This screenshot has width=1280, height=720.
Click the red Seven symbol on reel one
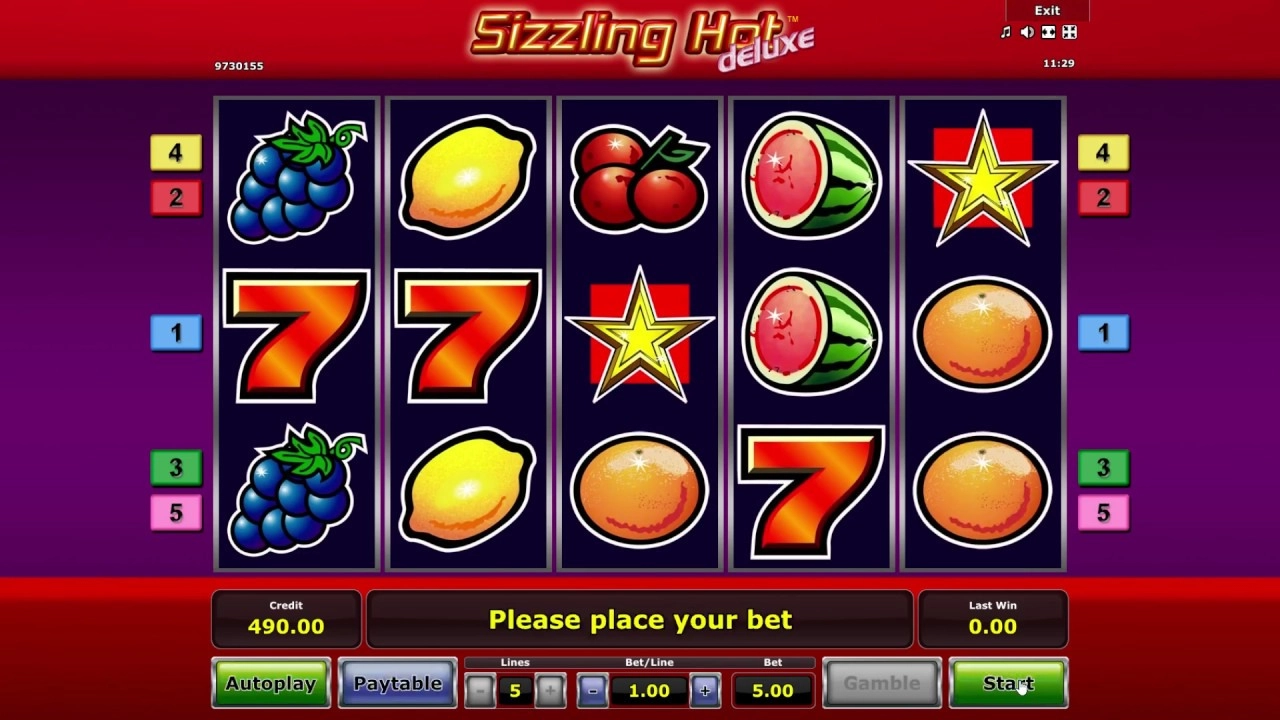click(295, 333)
